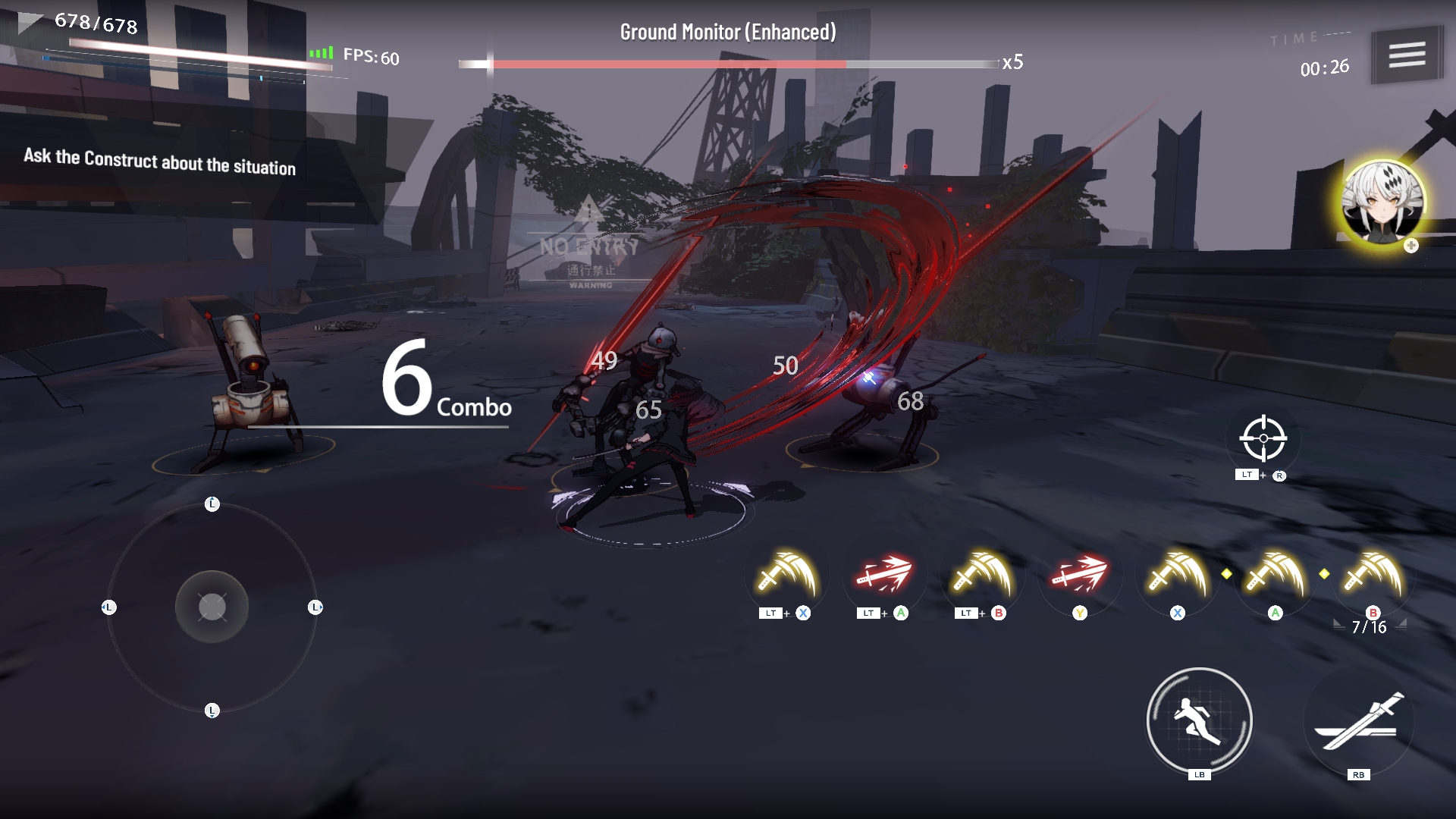The width and height of the screenshot is (1456, 819).
Task: Activate the running figure dodge button
Action: click(1199, 720)
